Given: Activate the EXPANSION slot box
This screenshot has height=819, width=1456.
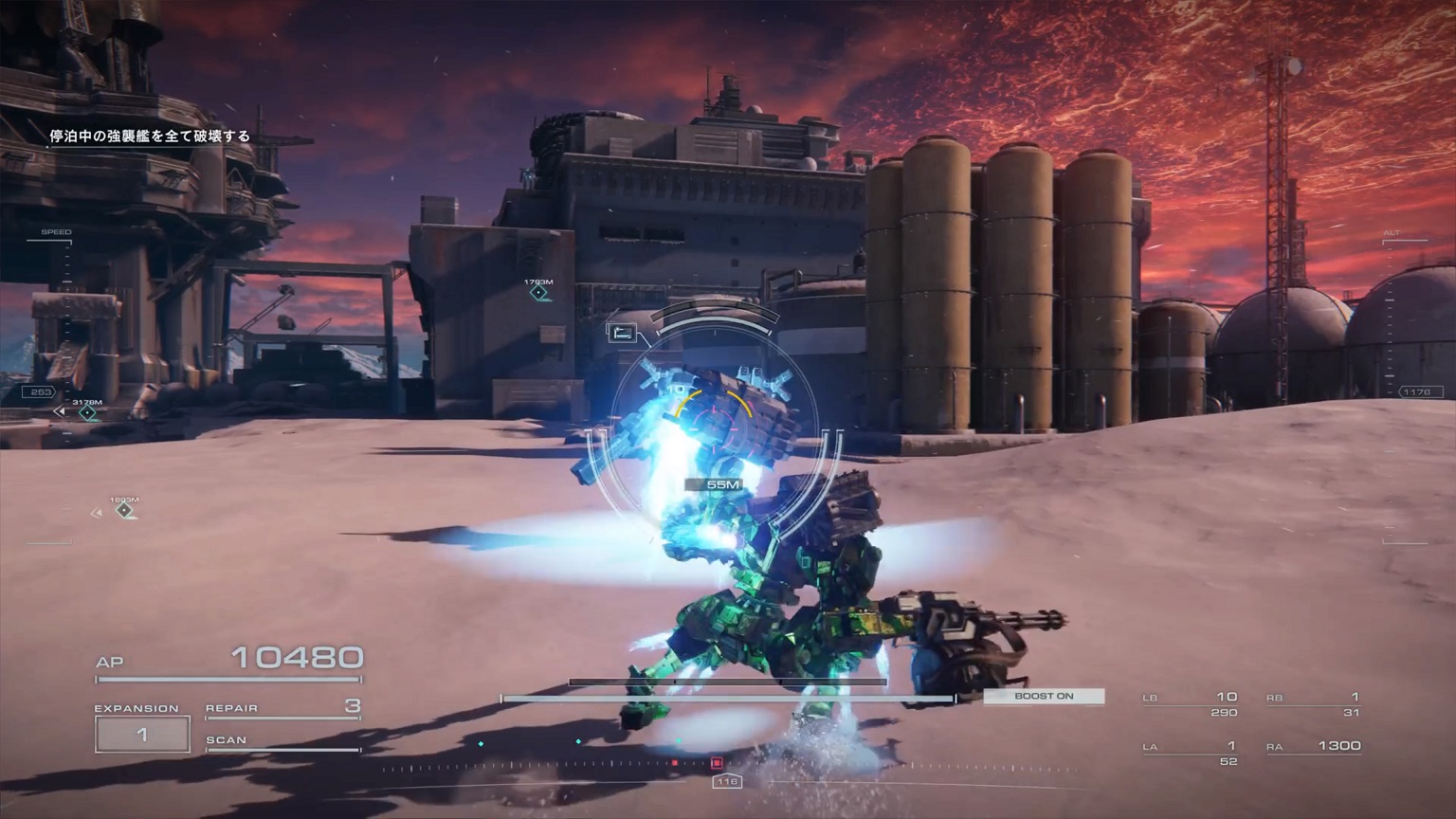Looking at the screenshot, I should [142, 735].
